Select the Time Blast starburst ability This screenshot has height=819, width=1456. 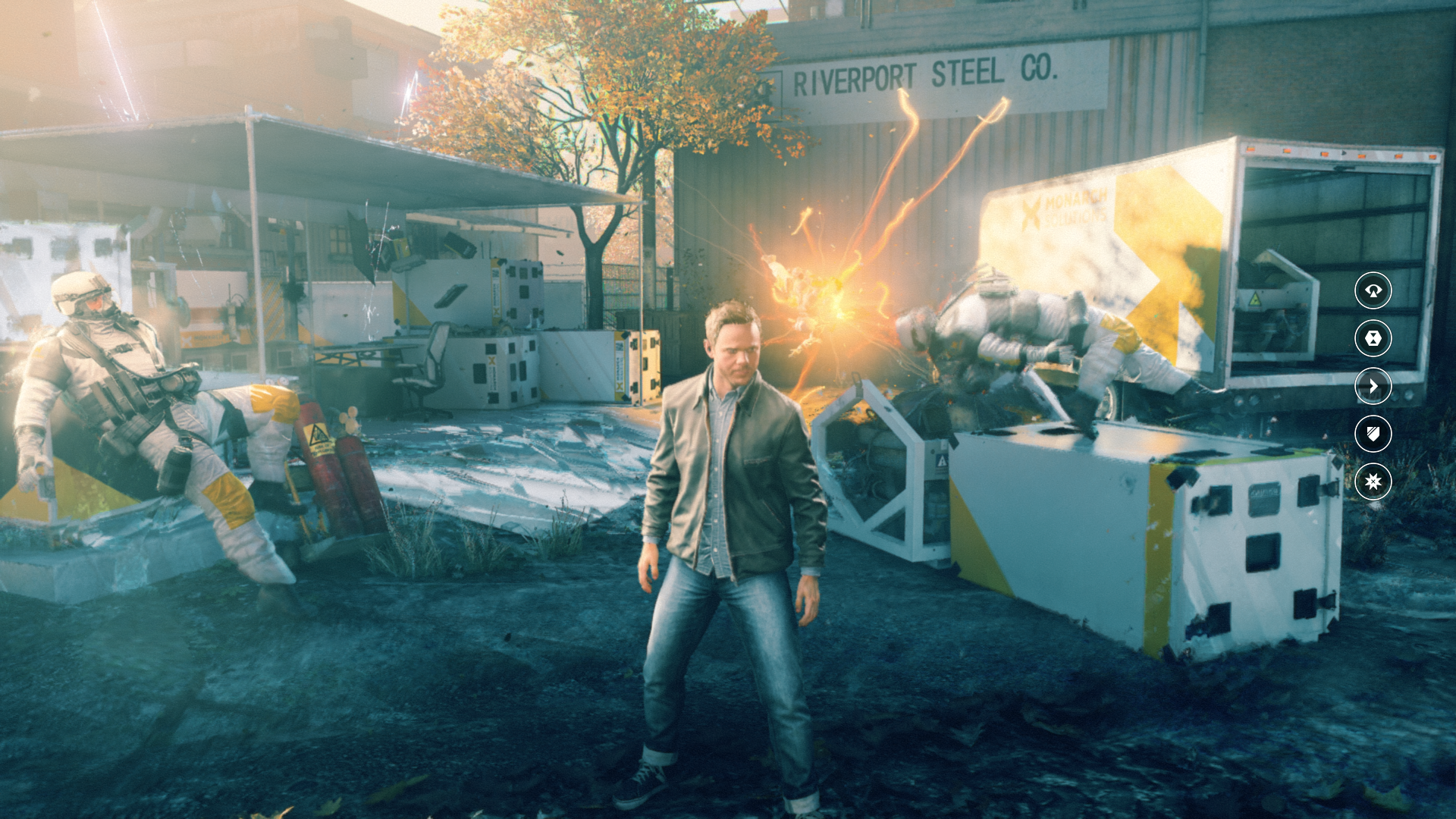tap(1373, 482)
